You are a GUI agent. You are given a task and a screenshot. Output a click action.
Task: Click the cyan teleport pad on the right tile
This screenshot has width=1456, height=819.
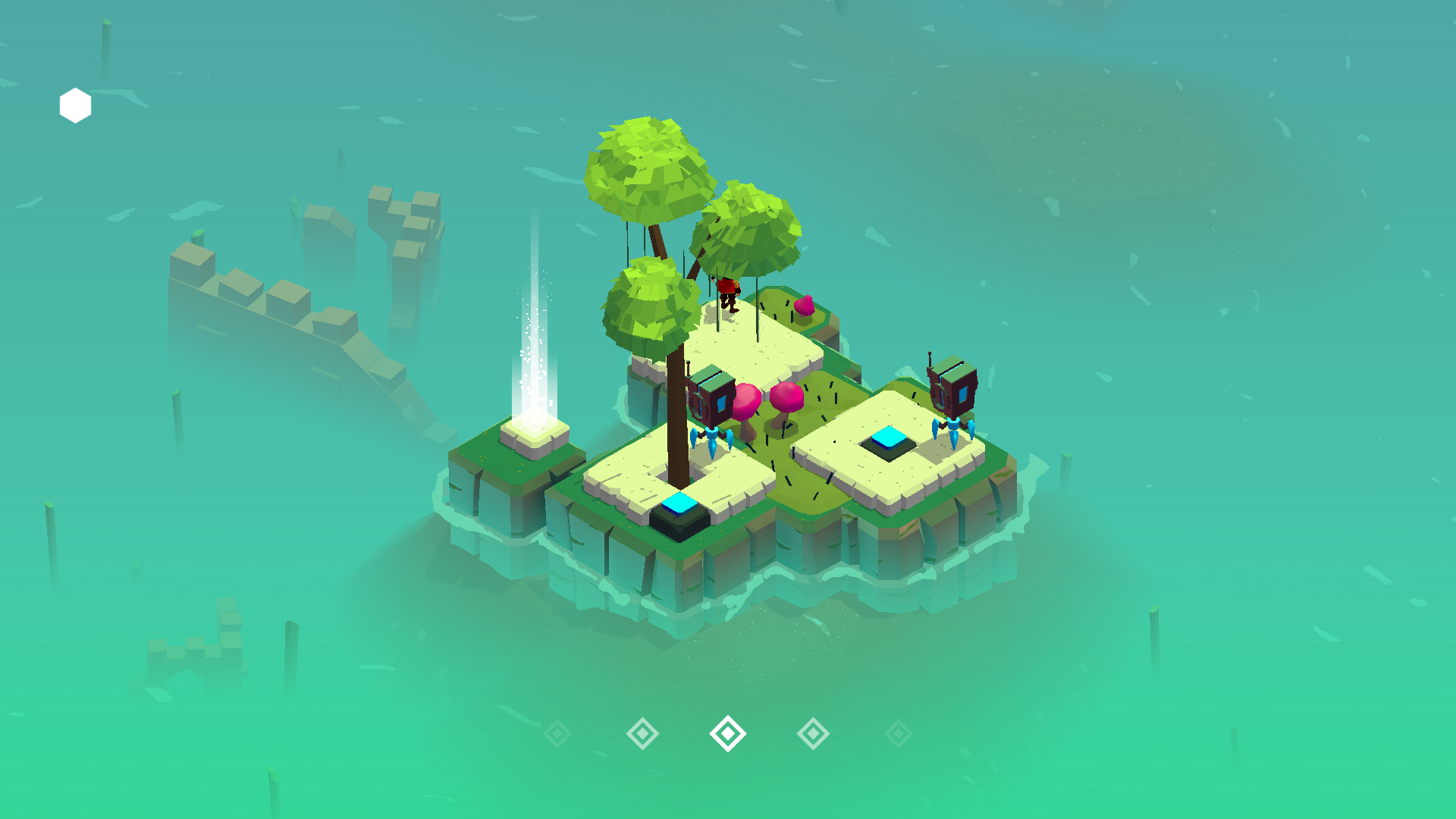tap(887, 438)
